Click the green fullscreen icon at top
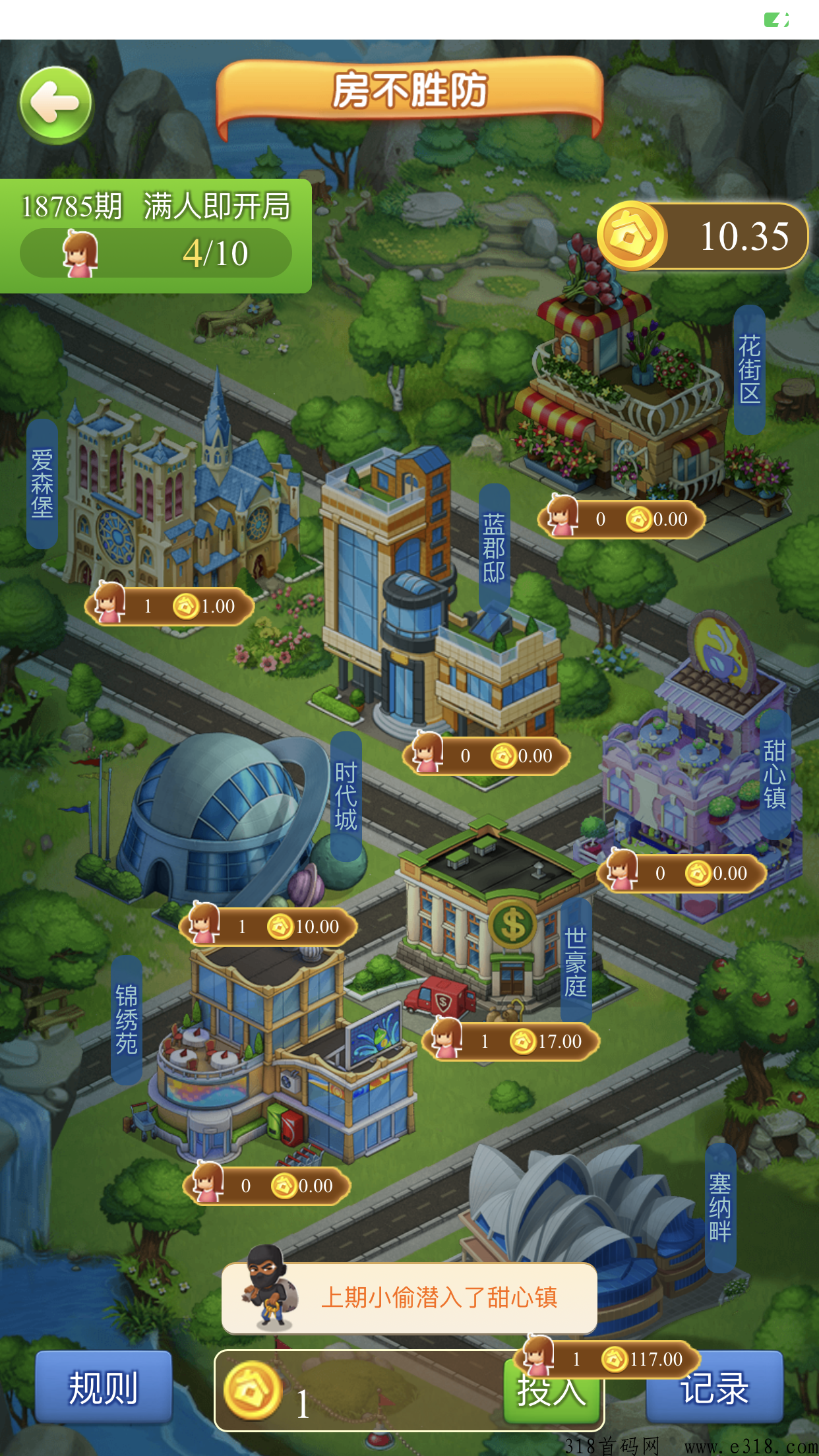The height and width of the screenshot is (1456, 819). pyautogui.click(x=776, y=20)
